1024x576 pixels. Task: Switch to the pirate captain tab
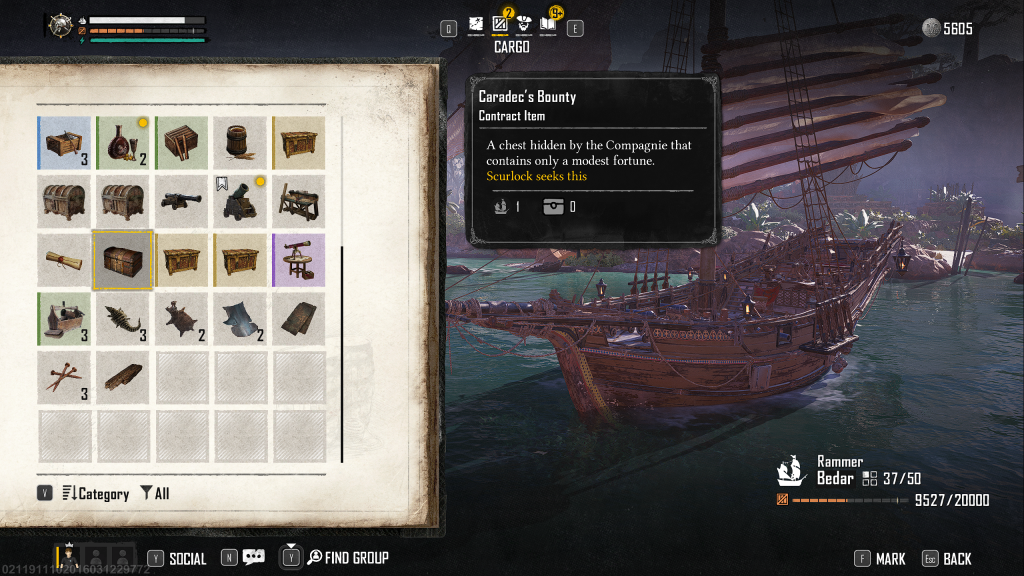523,24
